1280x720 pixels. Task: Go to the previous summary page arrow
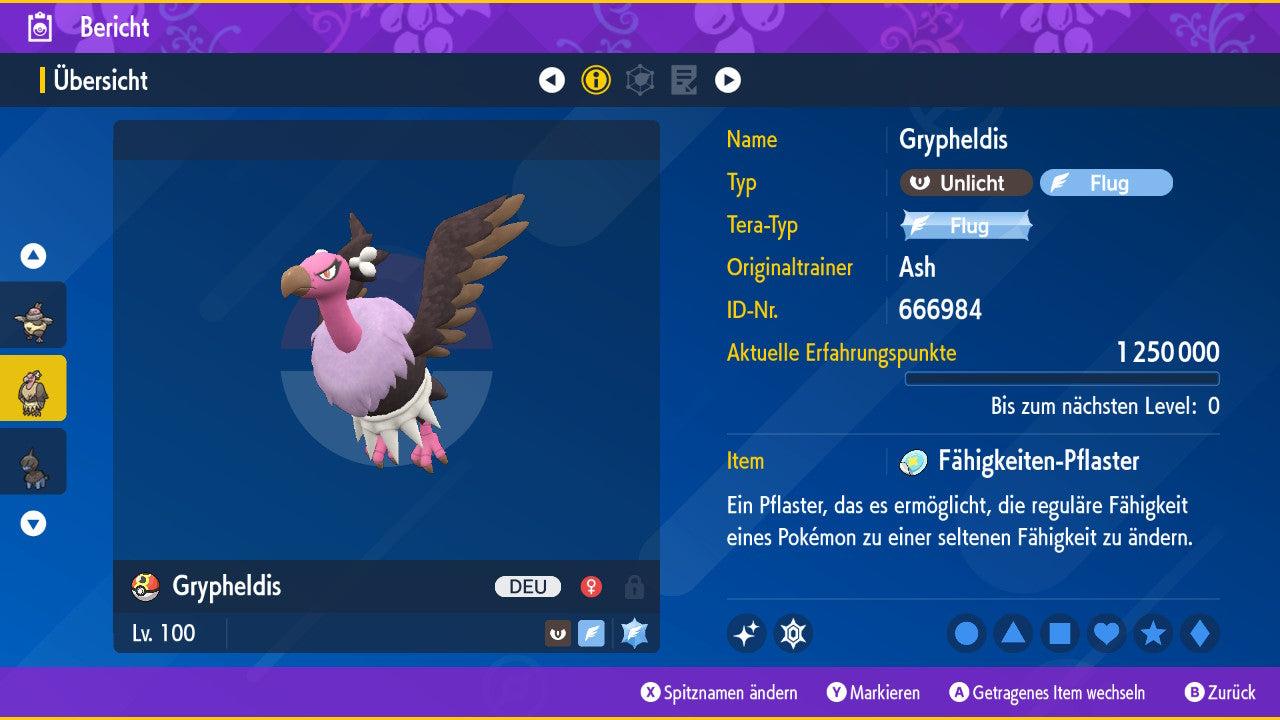[x=552, y=80]
